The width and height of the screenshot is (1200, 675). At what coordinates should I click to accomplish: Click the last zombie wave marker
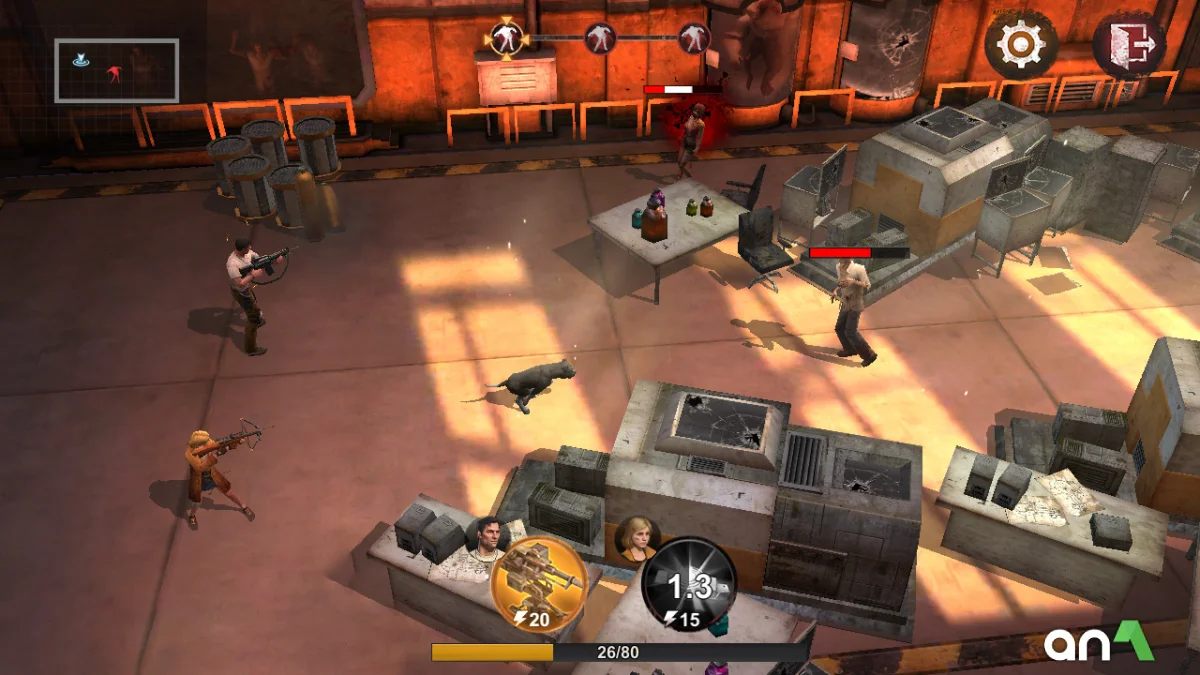(694, 38)
